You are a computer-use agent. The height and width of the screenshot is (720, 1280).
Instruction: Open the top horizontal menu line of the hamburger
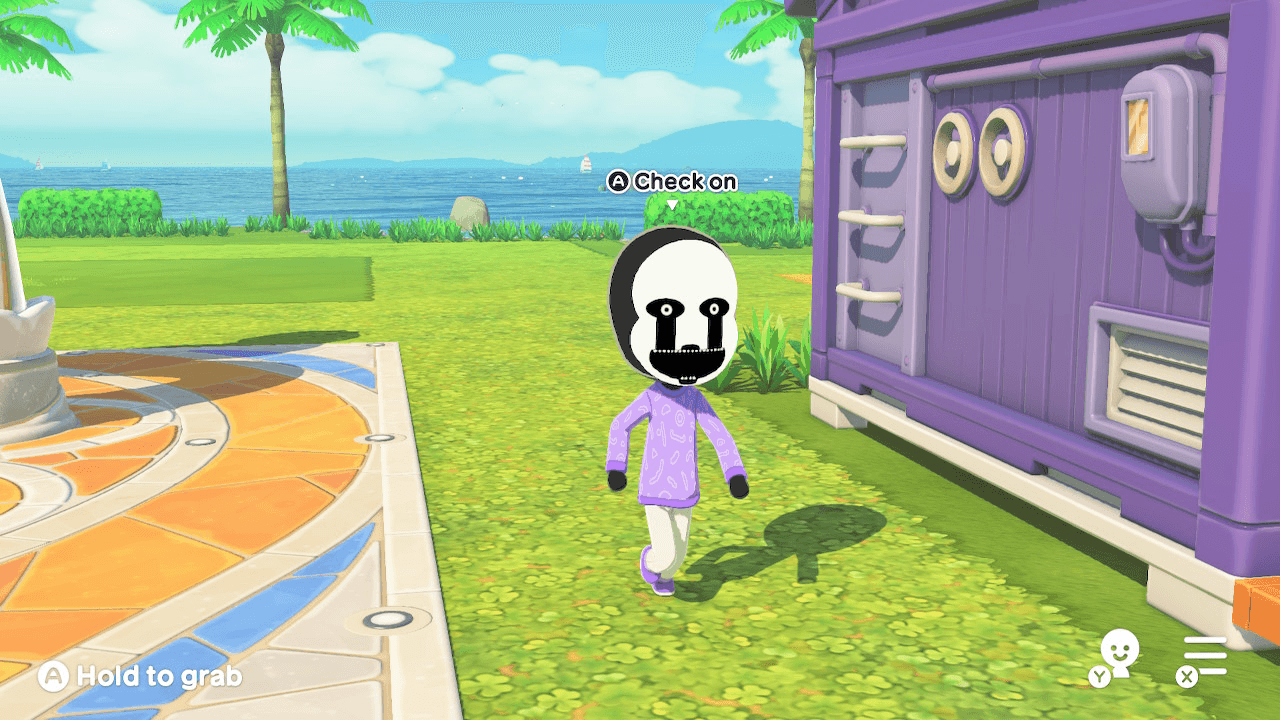1206,640
